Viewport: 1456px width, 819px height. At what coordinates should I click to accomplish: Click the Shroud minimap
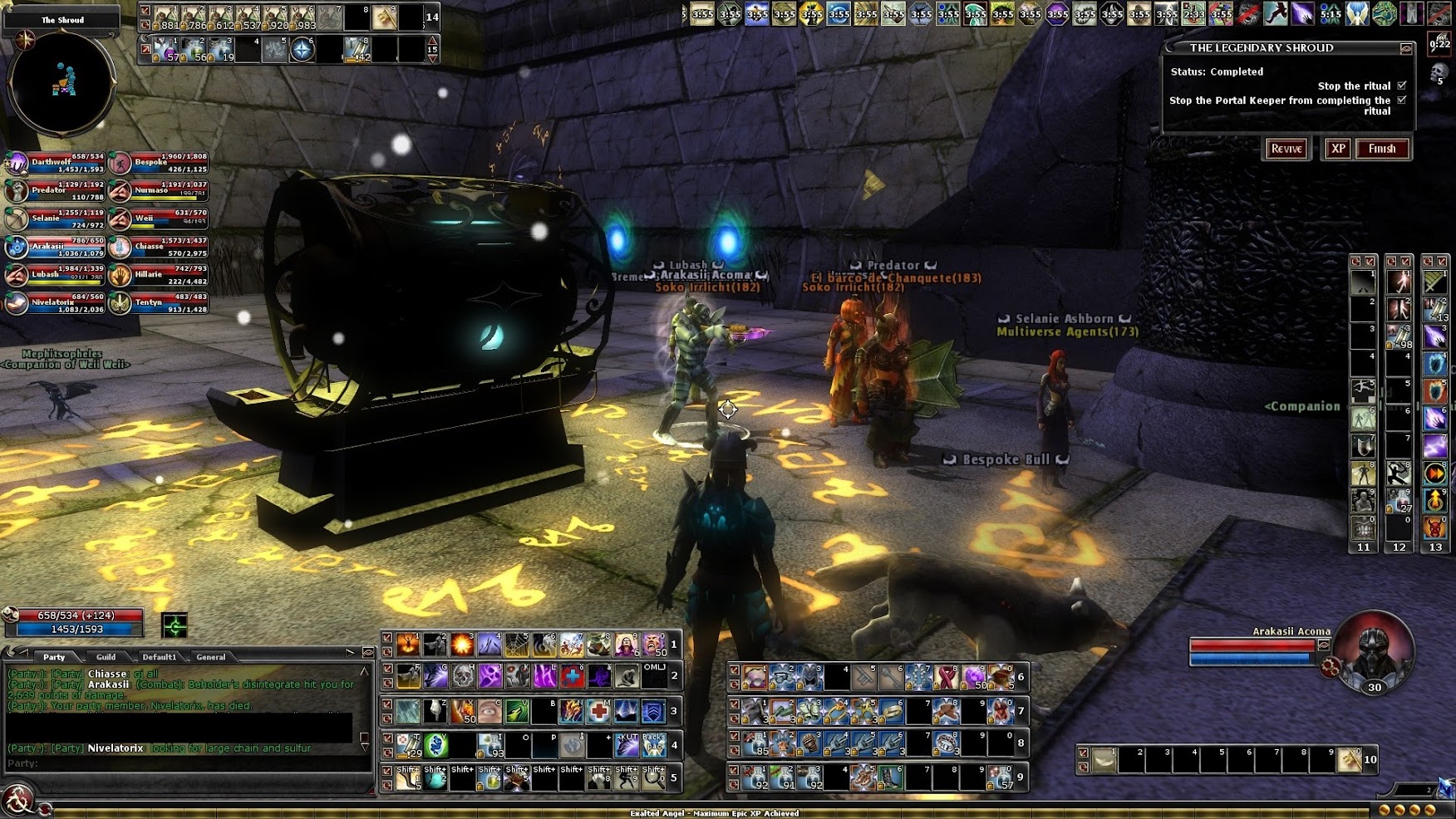coord(61,81)
